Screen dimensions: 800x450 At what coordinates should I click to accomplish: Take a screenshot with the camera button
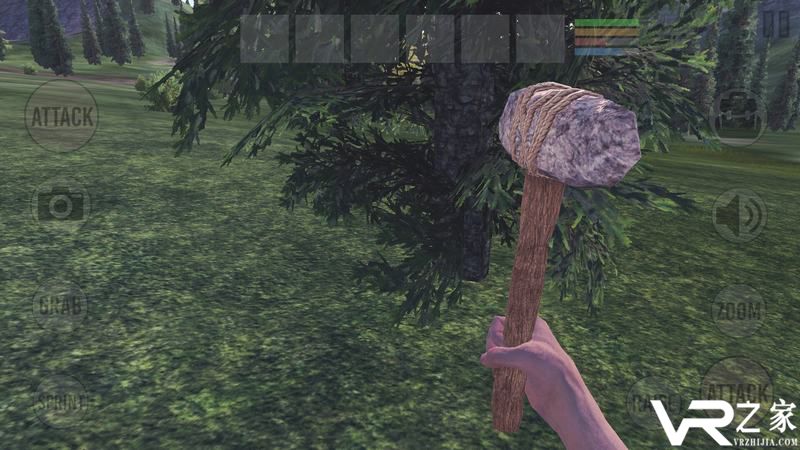[x=61, y=206]
